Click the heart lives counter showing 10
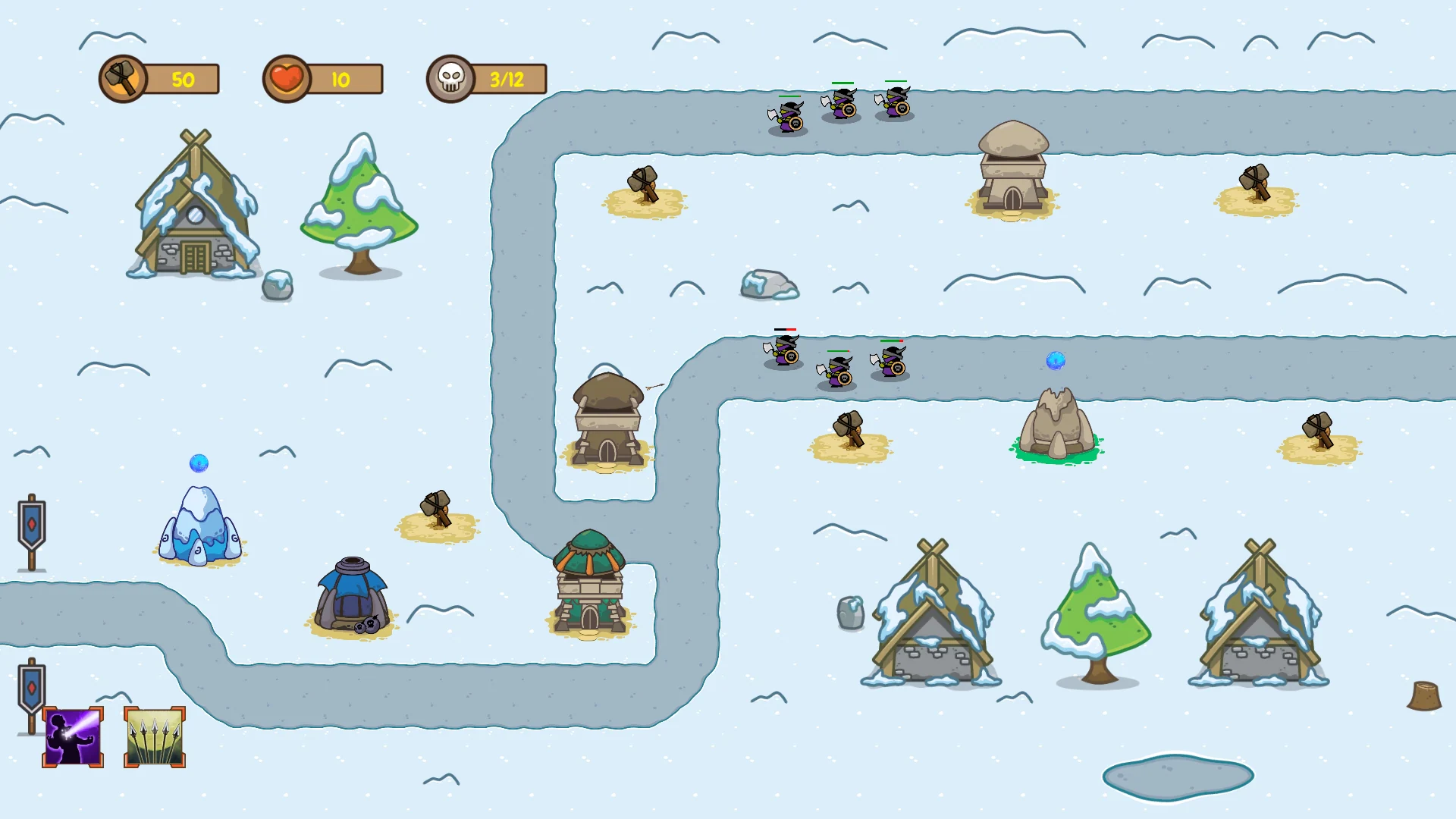Image resolution: width=1456 pixels, height=819 pixels. [322, 79]
